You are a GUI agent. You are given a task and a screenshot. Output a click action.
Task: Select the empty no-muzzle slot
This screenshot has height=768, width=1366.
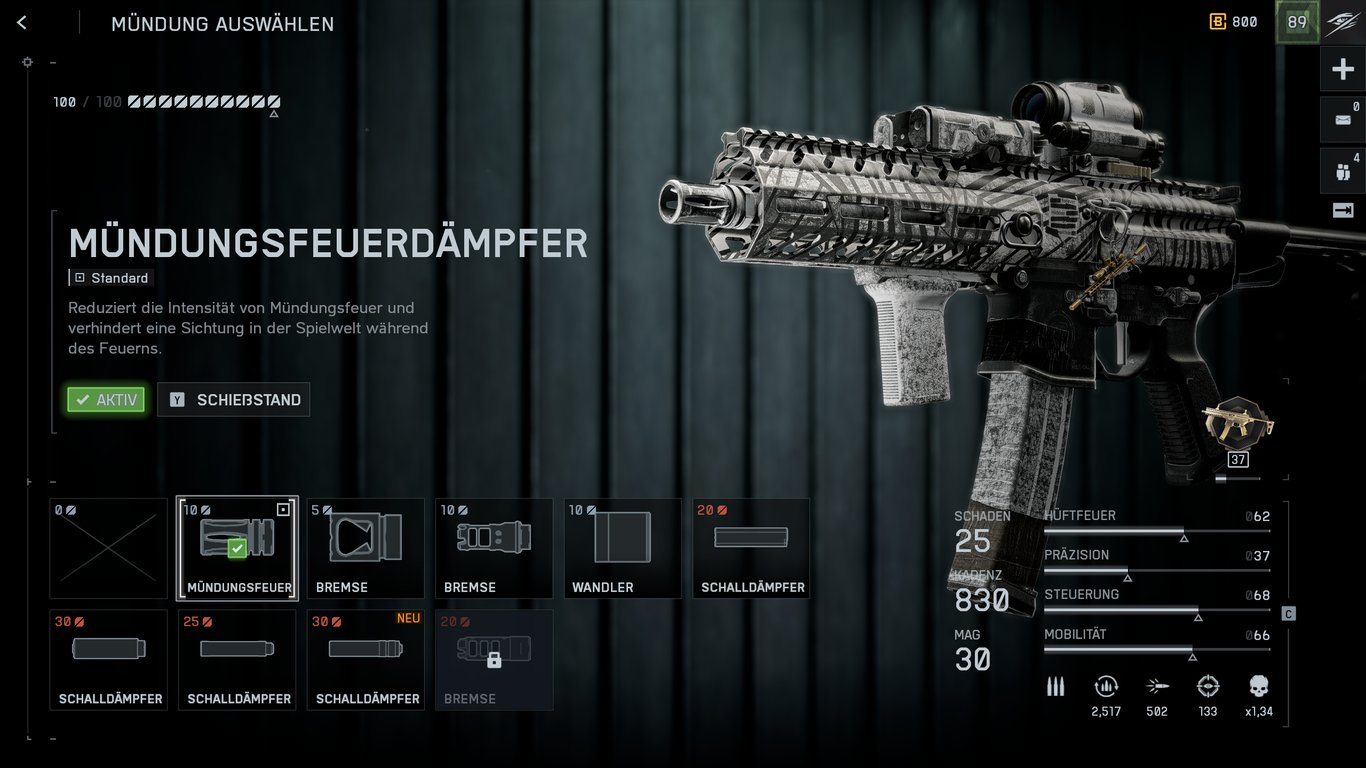108,548
